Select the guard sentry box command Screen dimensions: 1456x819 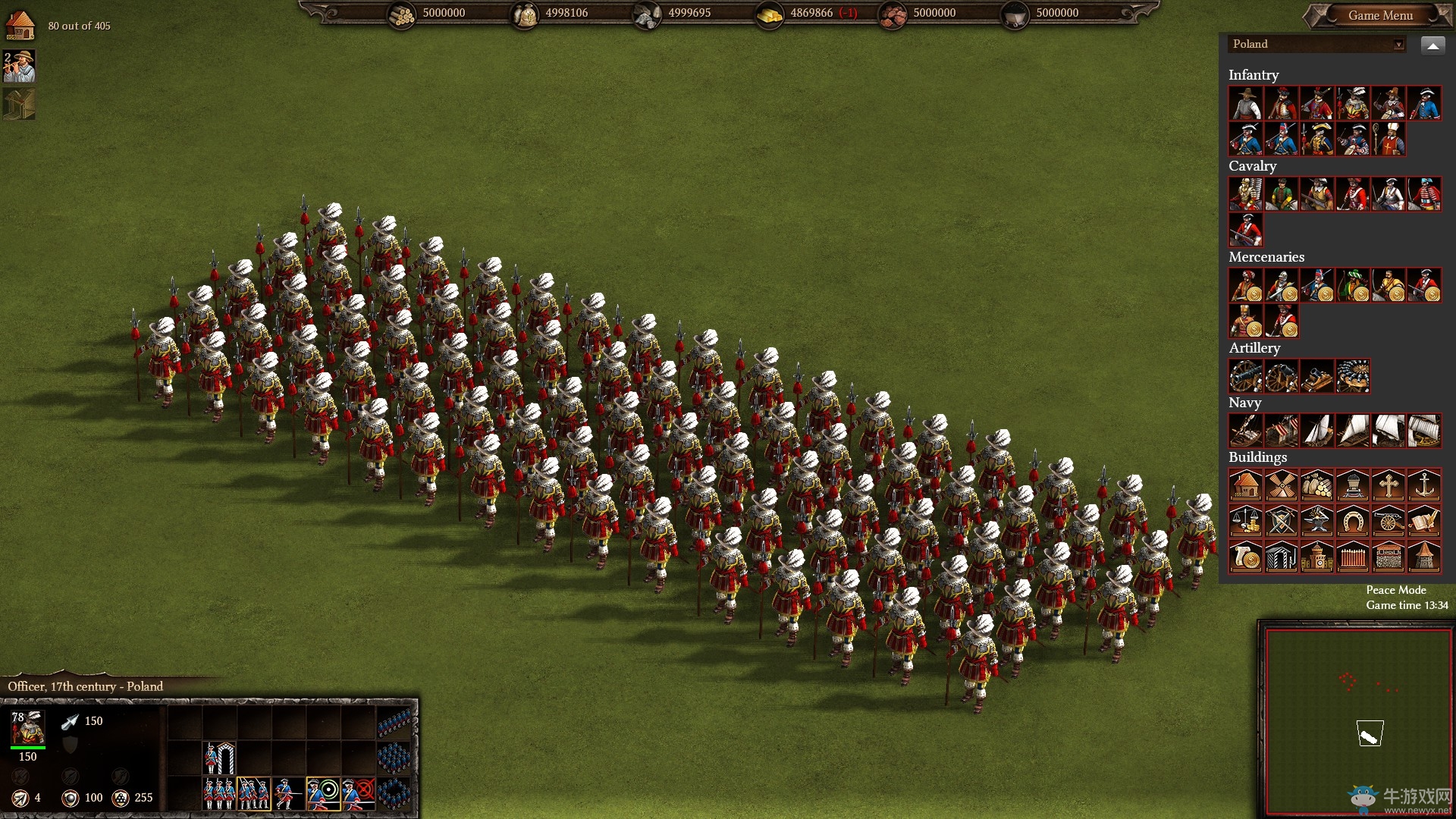tap(220, 758)
